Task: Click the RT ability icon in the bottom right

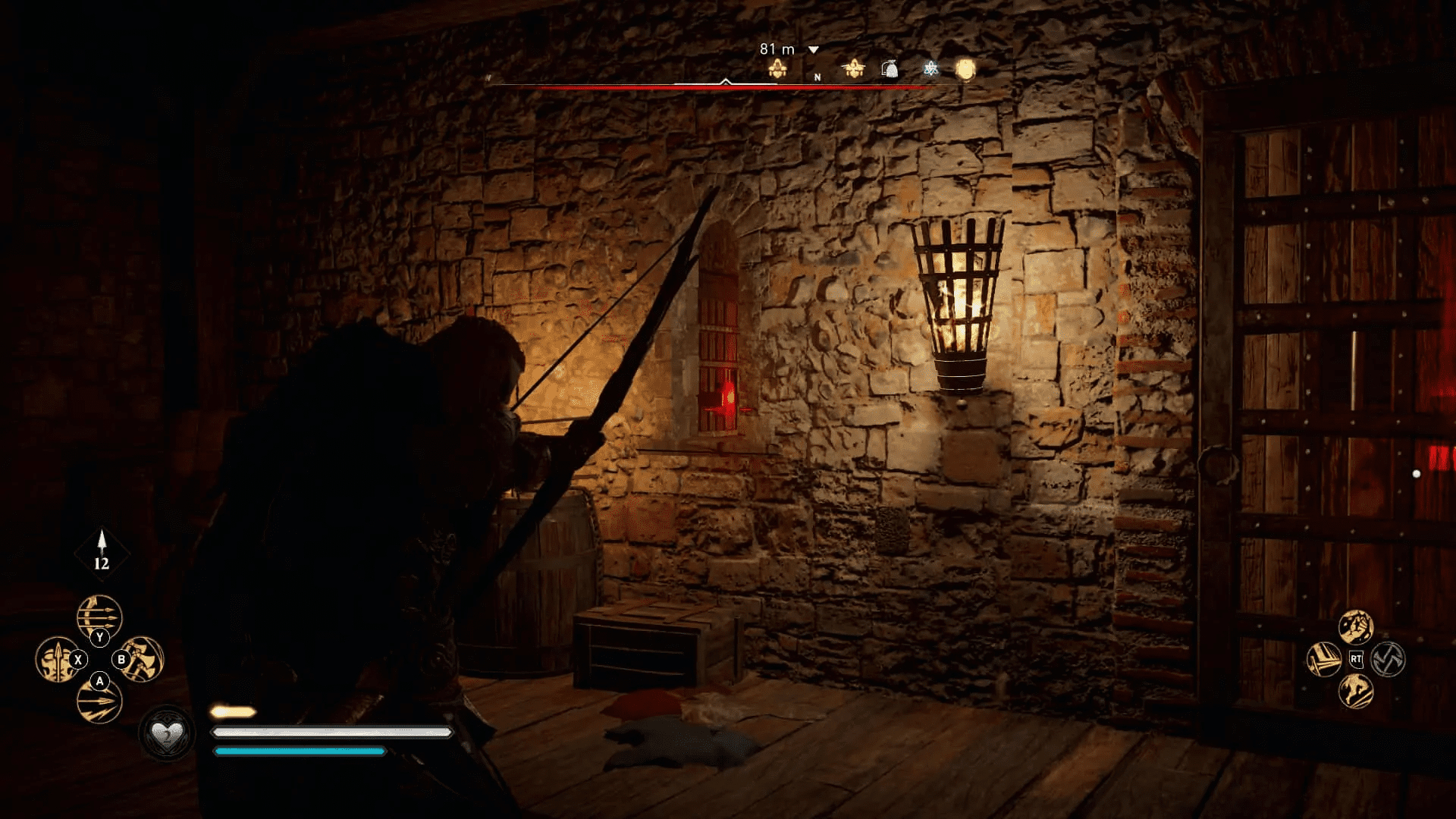Action: (1356, 659)
